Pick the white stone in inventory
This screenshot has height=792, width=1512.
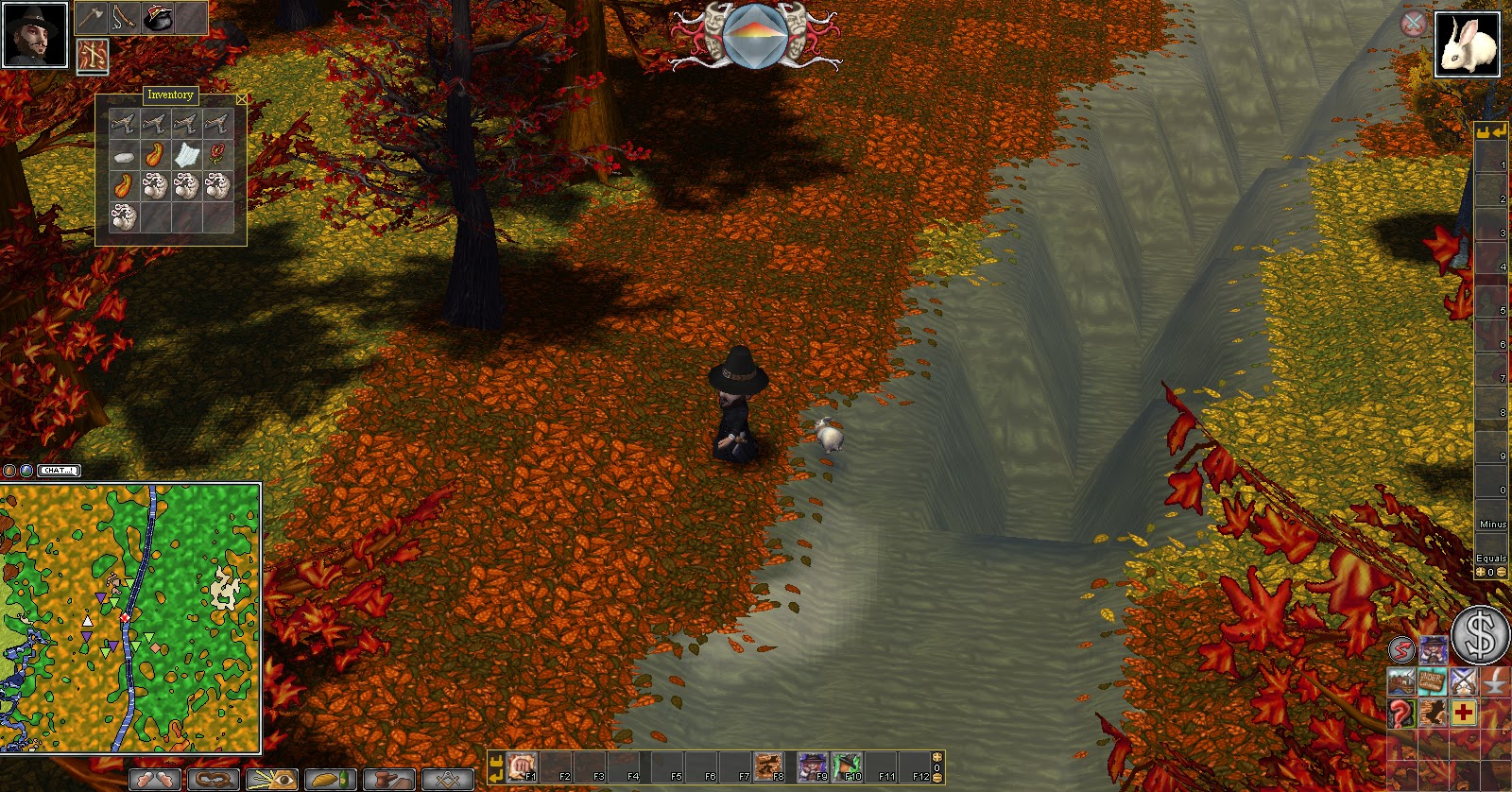click(123, 156)
